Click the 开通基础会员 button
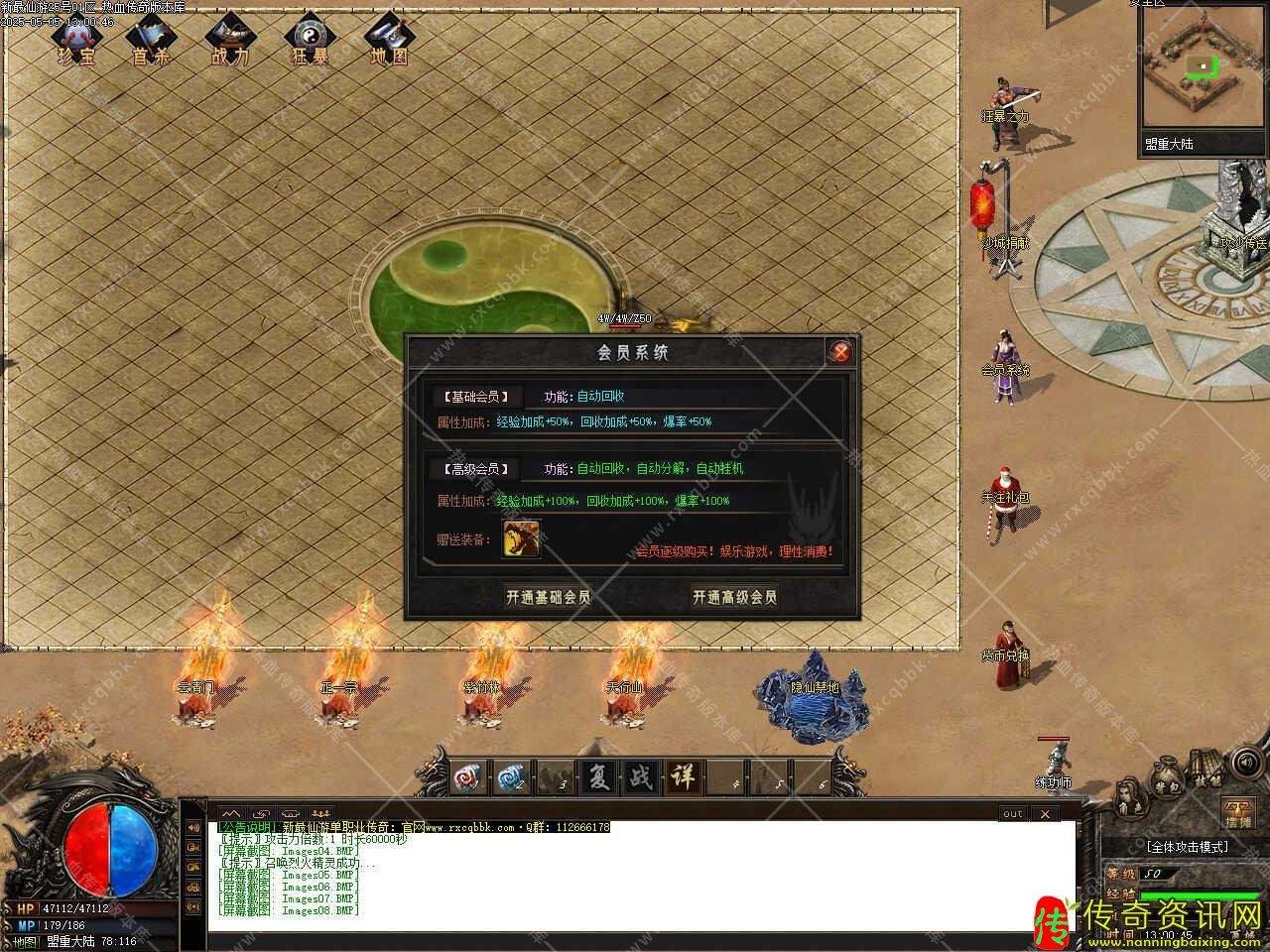Image resolution: width=1270 pixels, height=952 pixels. [x=548, y=597]
